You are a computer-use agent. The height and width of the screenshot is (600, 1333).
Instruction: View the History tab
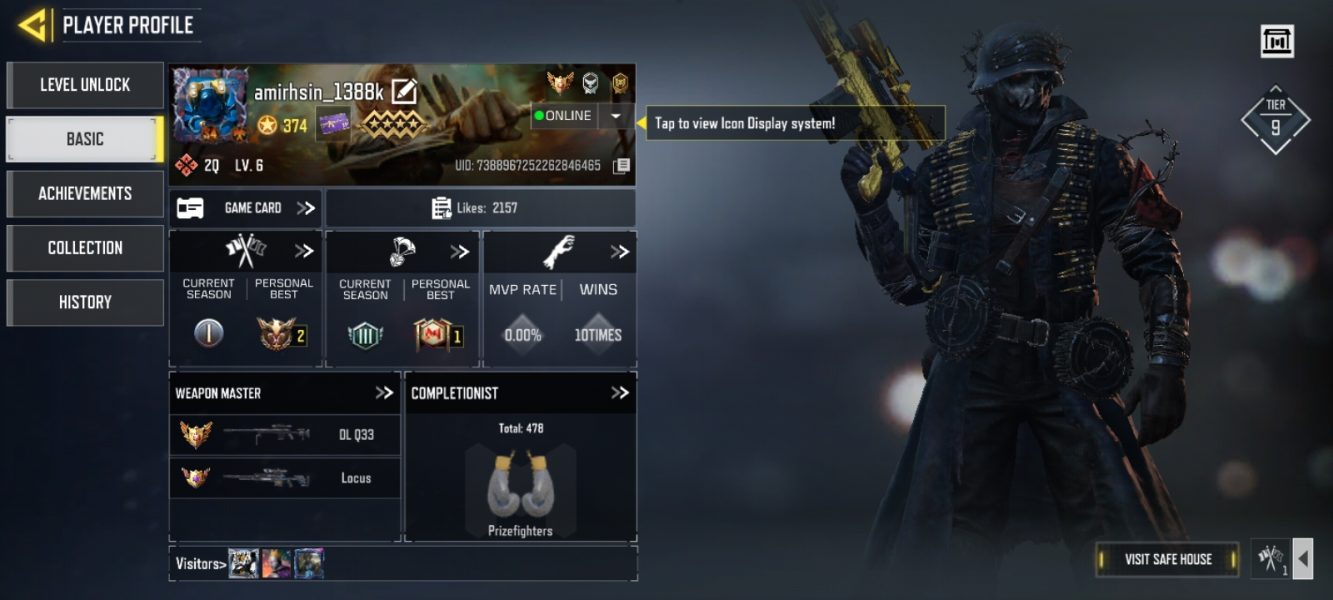85,302
